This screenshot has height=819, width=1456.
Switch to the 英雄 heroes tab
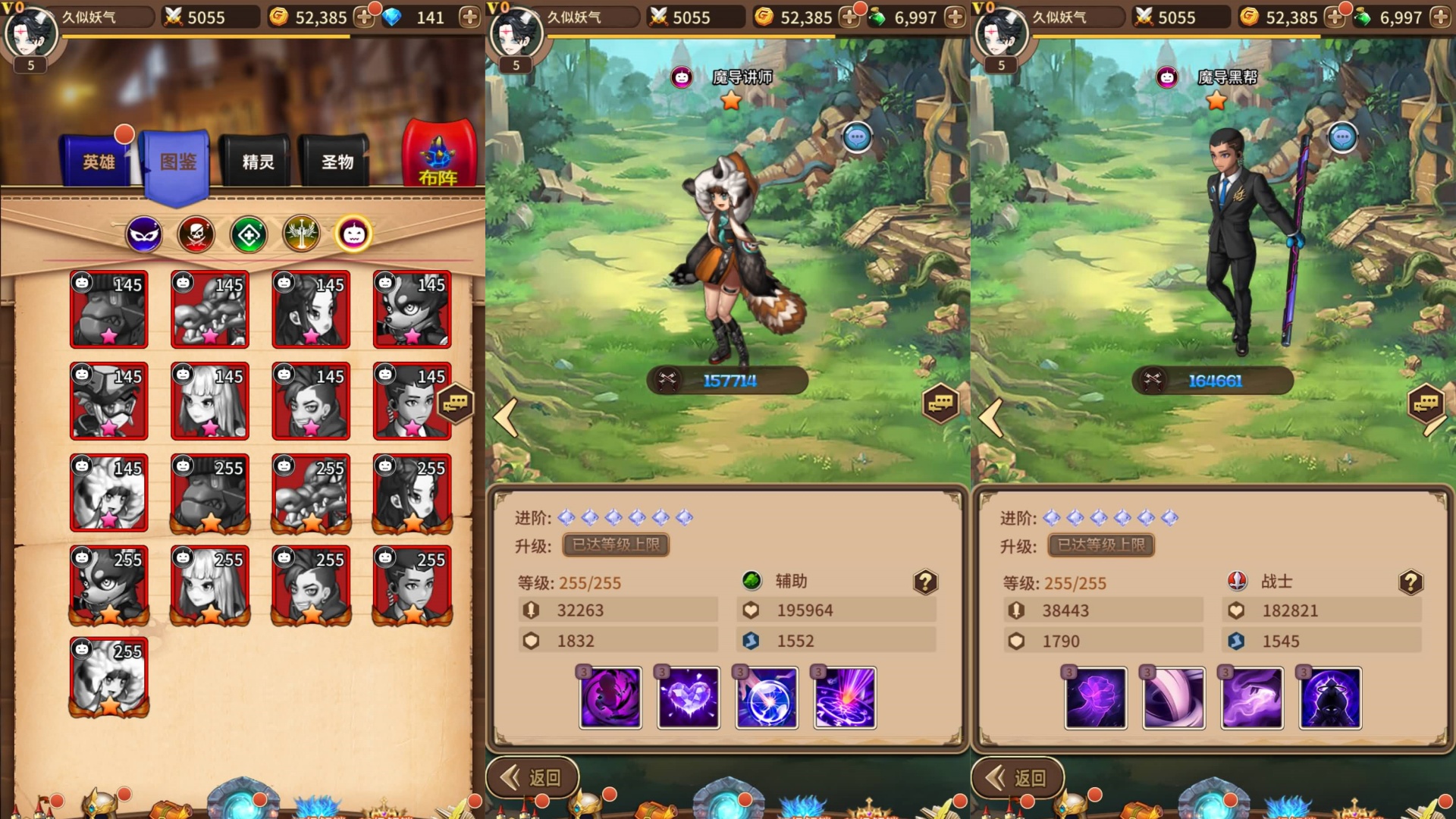coord(99,161)
